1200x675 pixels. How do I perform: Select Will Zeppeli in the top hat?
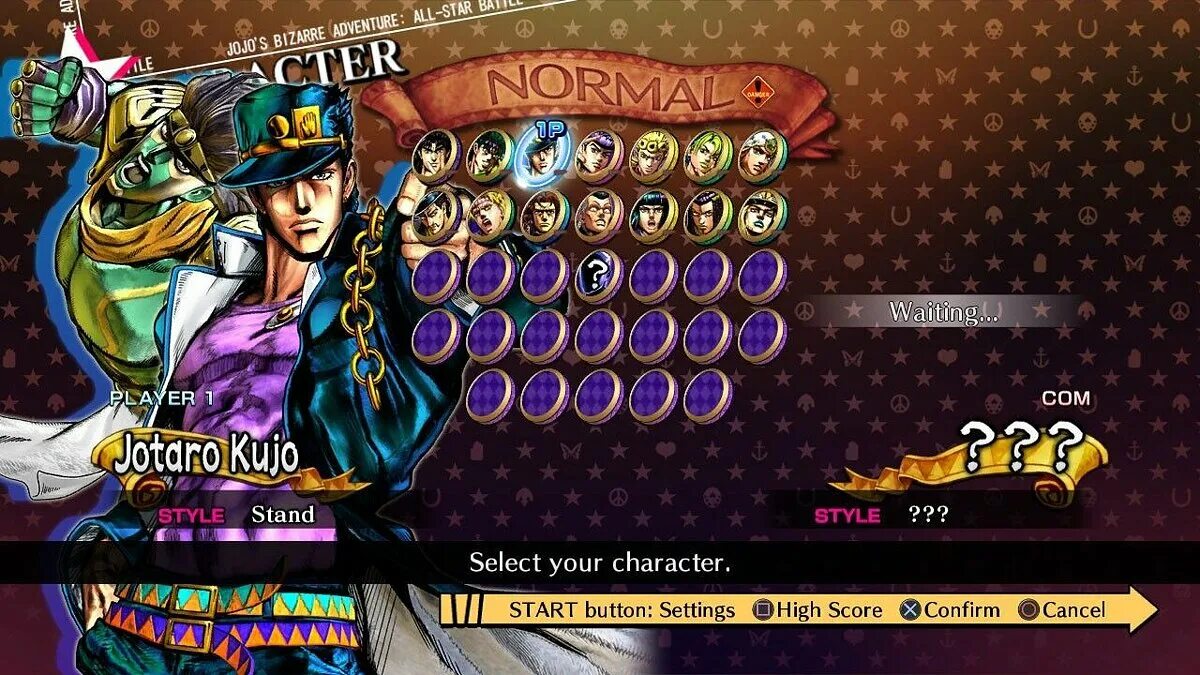coord(436,215)
